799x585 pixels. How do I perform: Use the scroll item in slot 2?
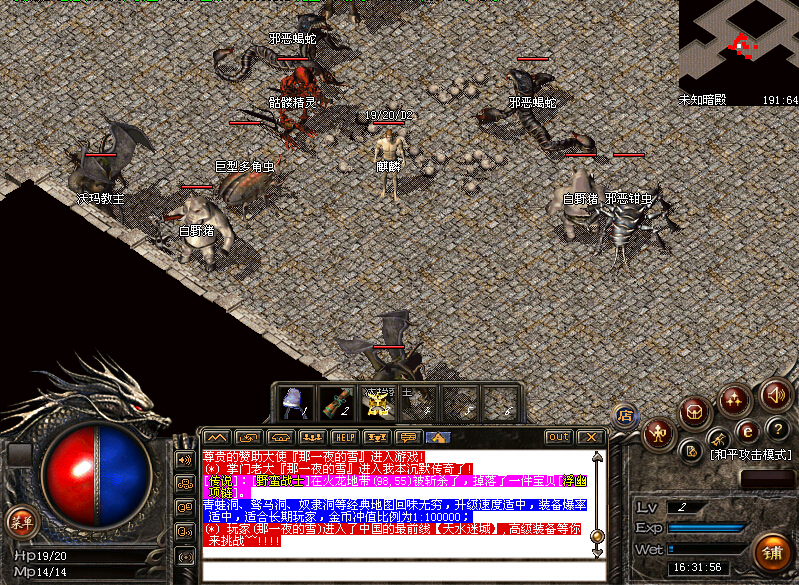coord(335,402)
